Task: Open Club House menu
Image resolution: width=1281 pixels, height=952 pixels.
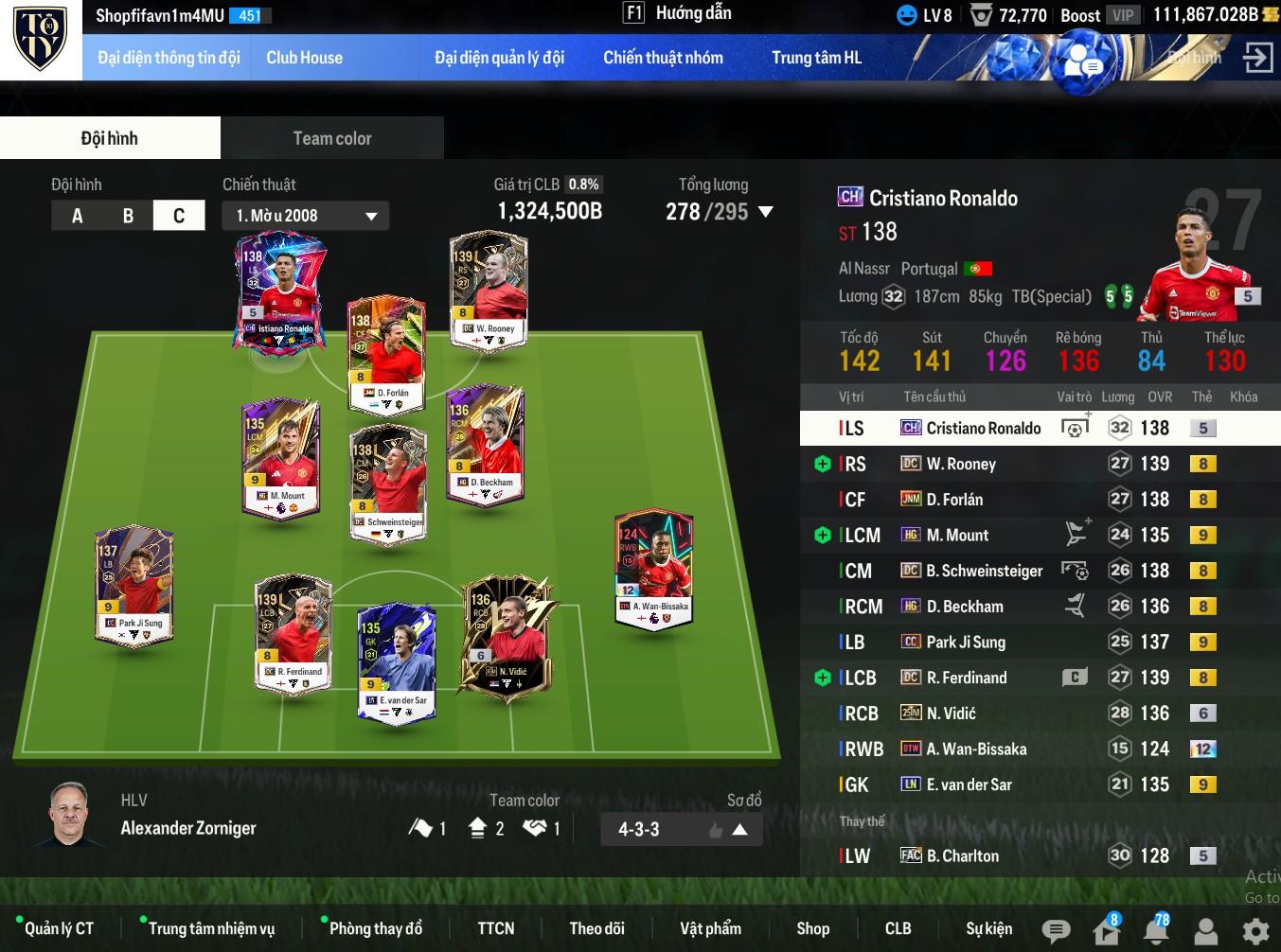Action: pos(304,58)
